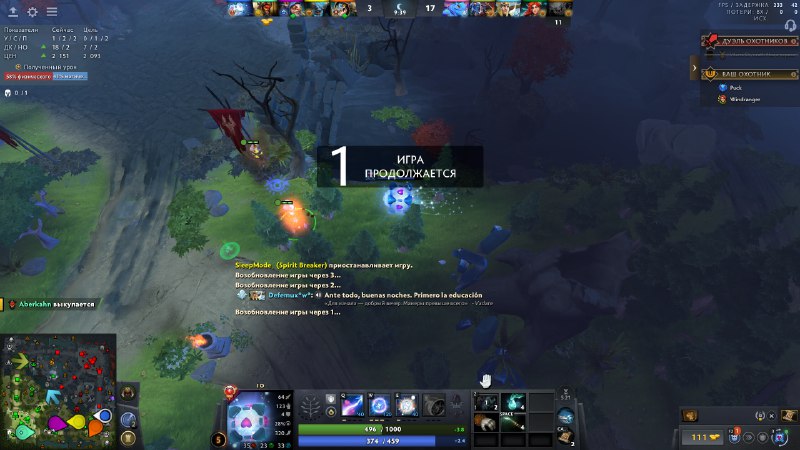Screen dimensions: 800x450
Task: Click the "Ваш охотник" panel header
Action: 748,73
